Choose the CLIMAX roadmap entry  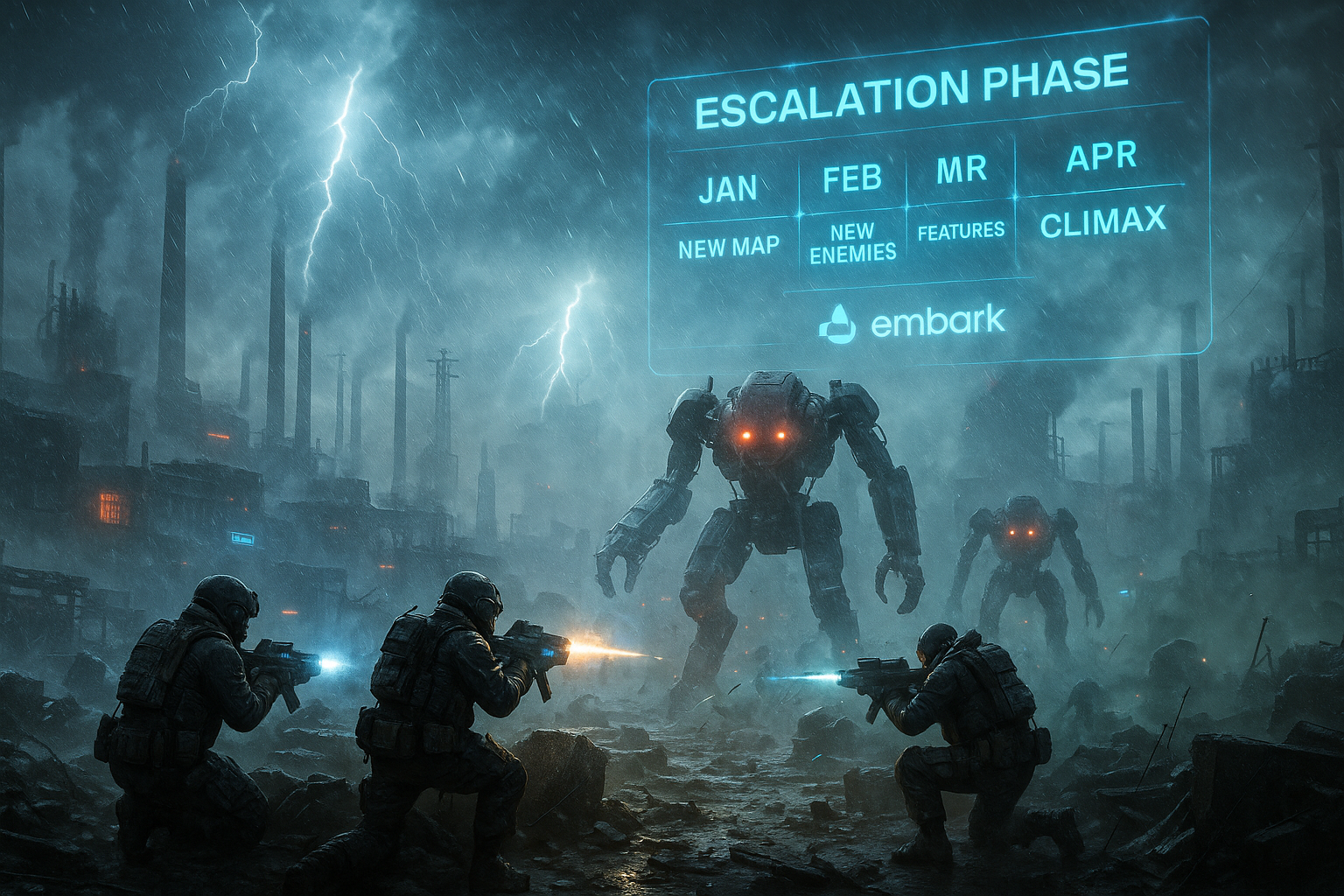(x=1102, y=222)
